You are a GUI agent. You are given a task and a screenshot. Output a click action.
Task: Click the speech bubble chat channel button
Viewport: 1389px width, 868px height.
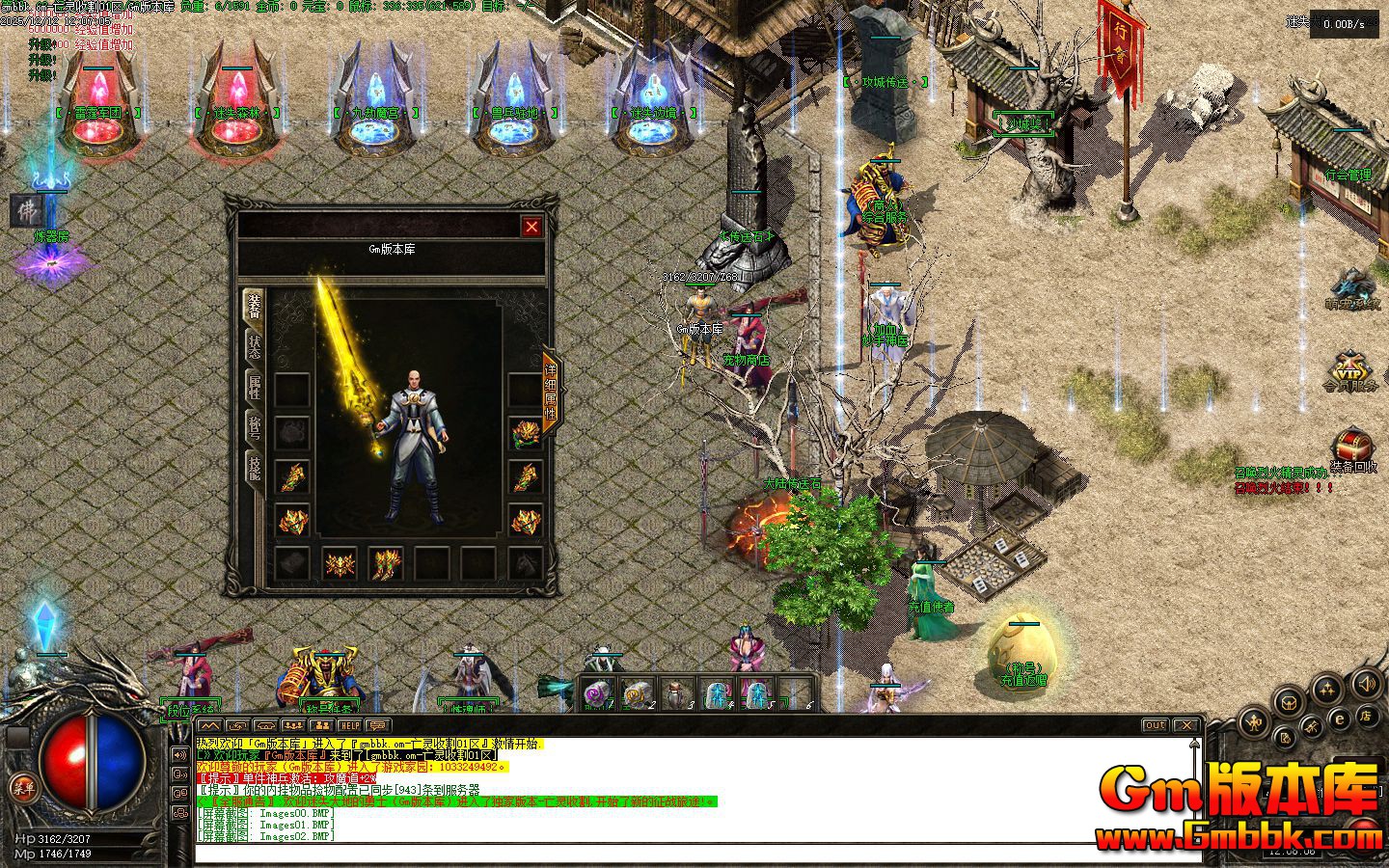tap(377, 725)
